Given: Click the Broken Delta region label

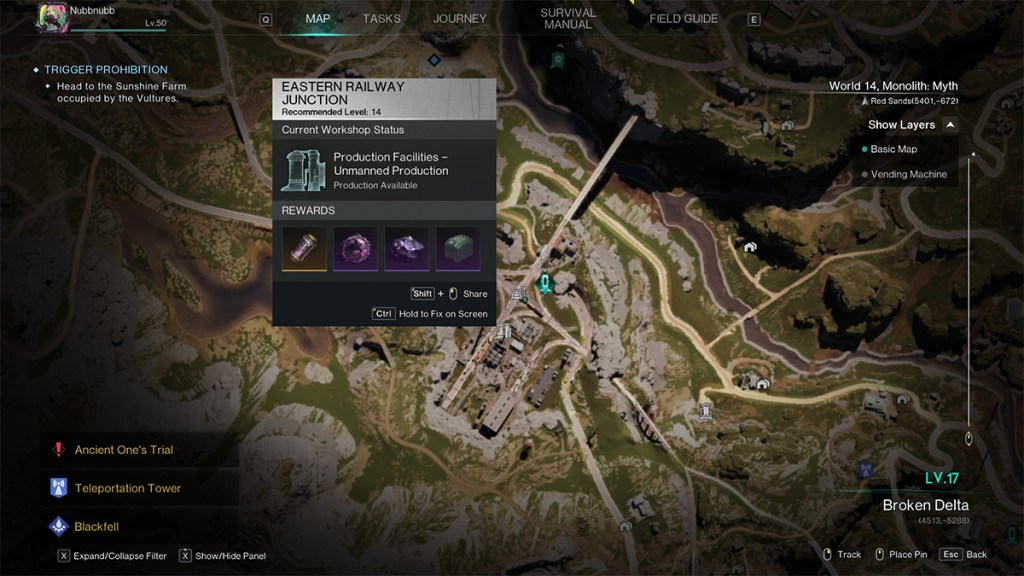Looking at the screenshot, I should click(x=925, y=505).
